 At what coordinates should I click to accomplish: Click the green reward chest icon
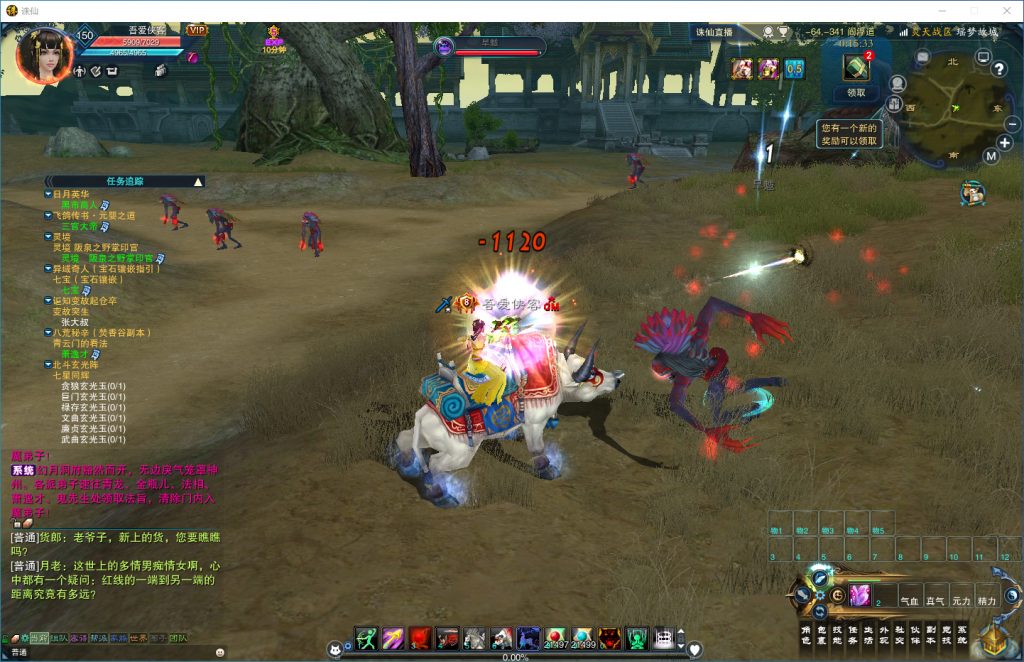click(x=856, y=68)
